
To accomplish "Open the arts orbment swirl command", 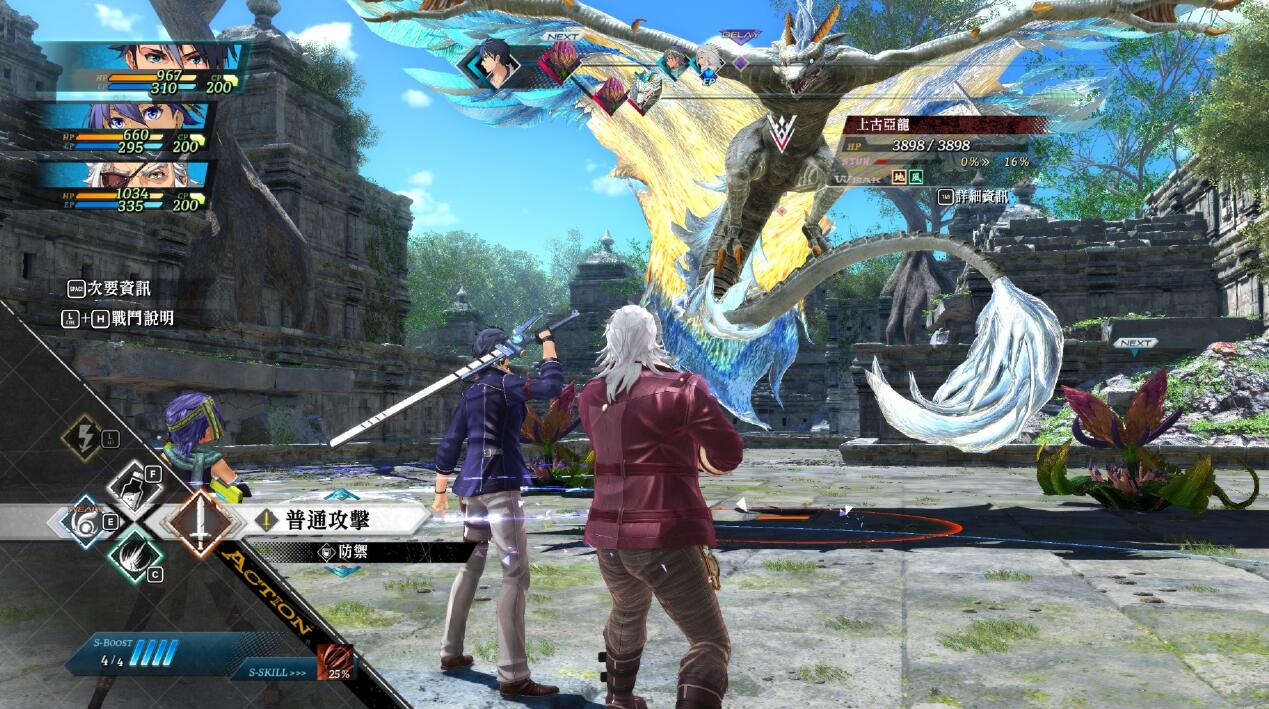I will coord(88,522).
